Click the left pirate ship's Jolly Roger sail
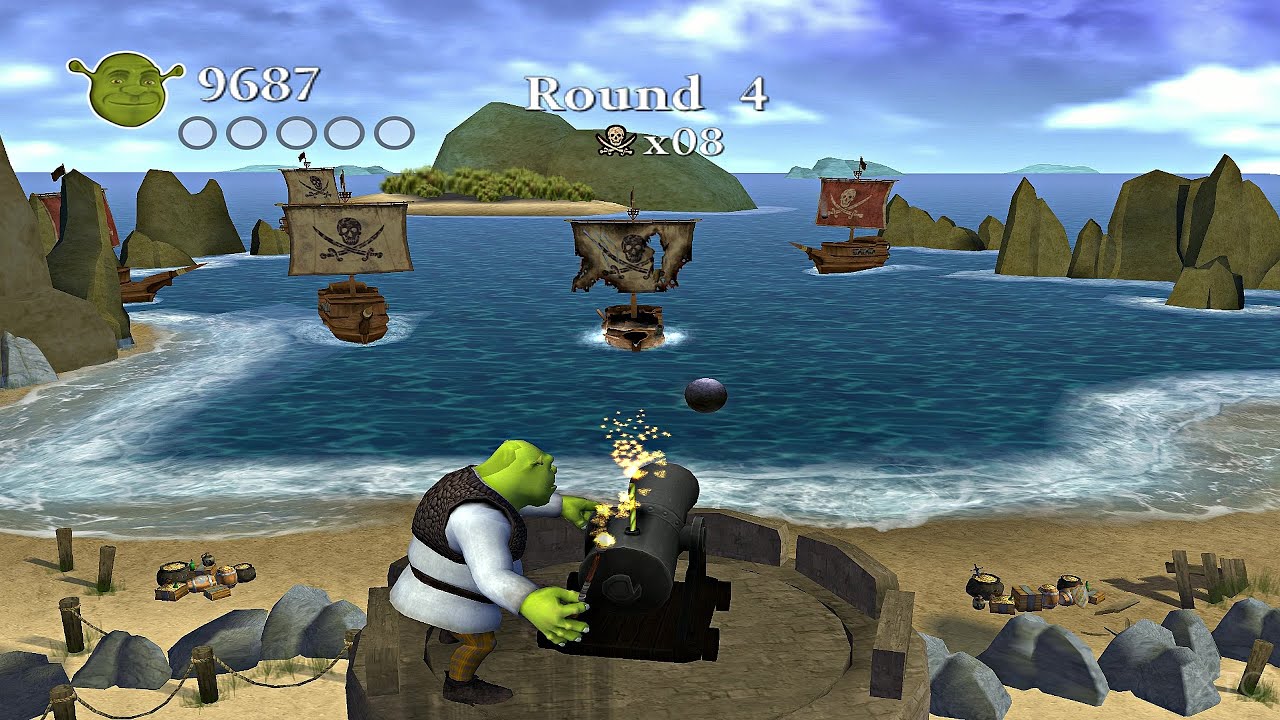The height and width of the screenshot is (720, 1280). (352, 236)
